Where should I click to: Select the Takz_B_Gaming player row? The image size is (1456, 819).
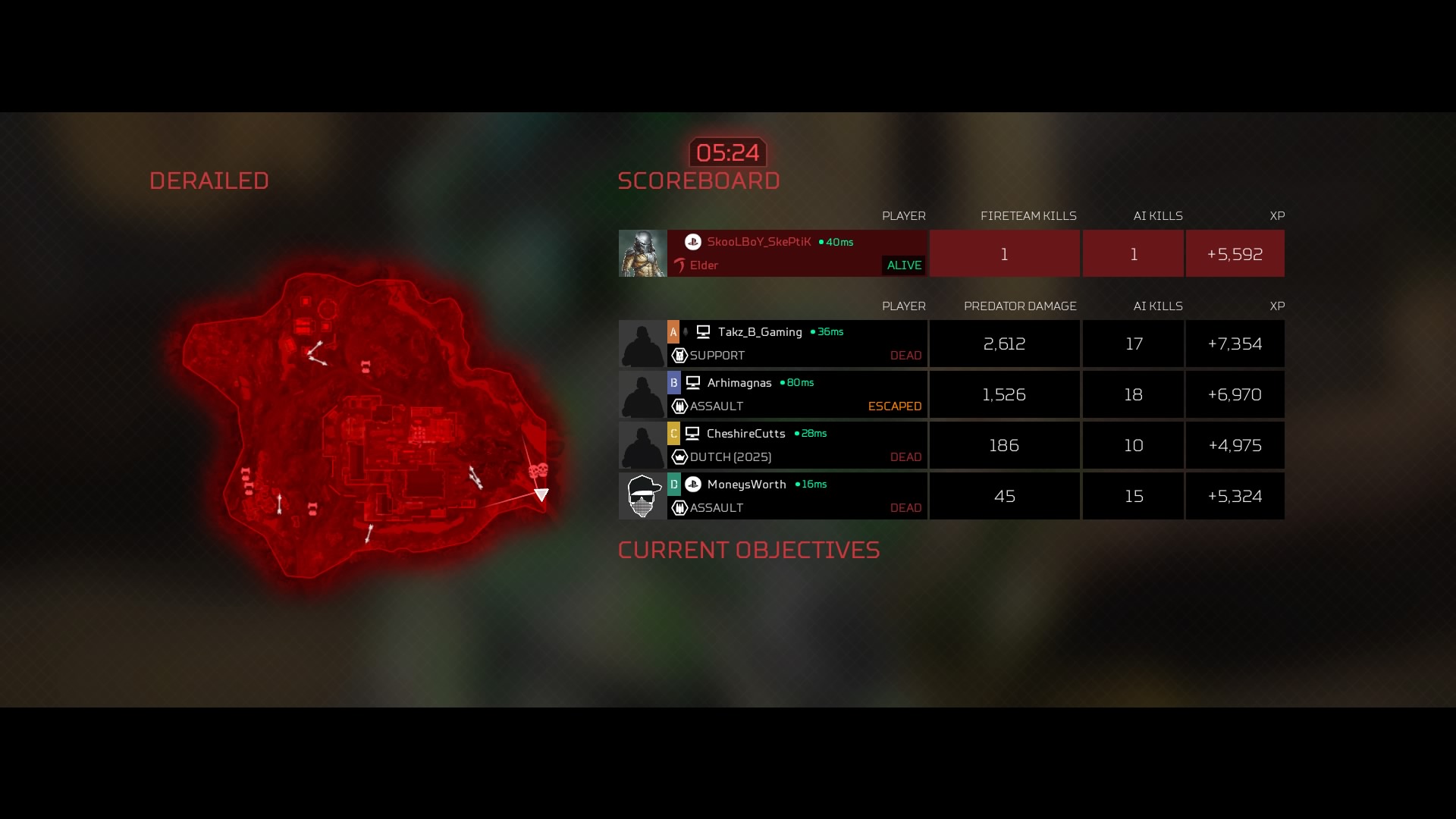(x=796, y=344)
